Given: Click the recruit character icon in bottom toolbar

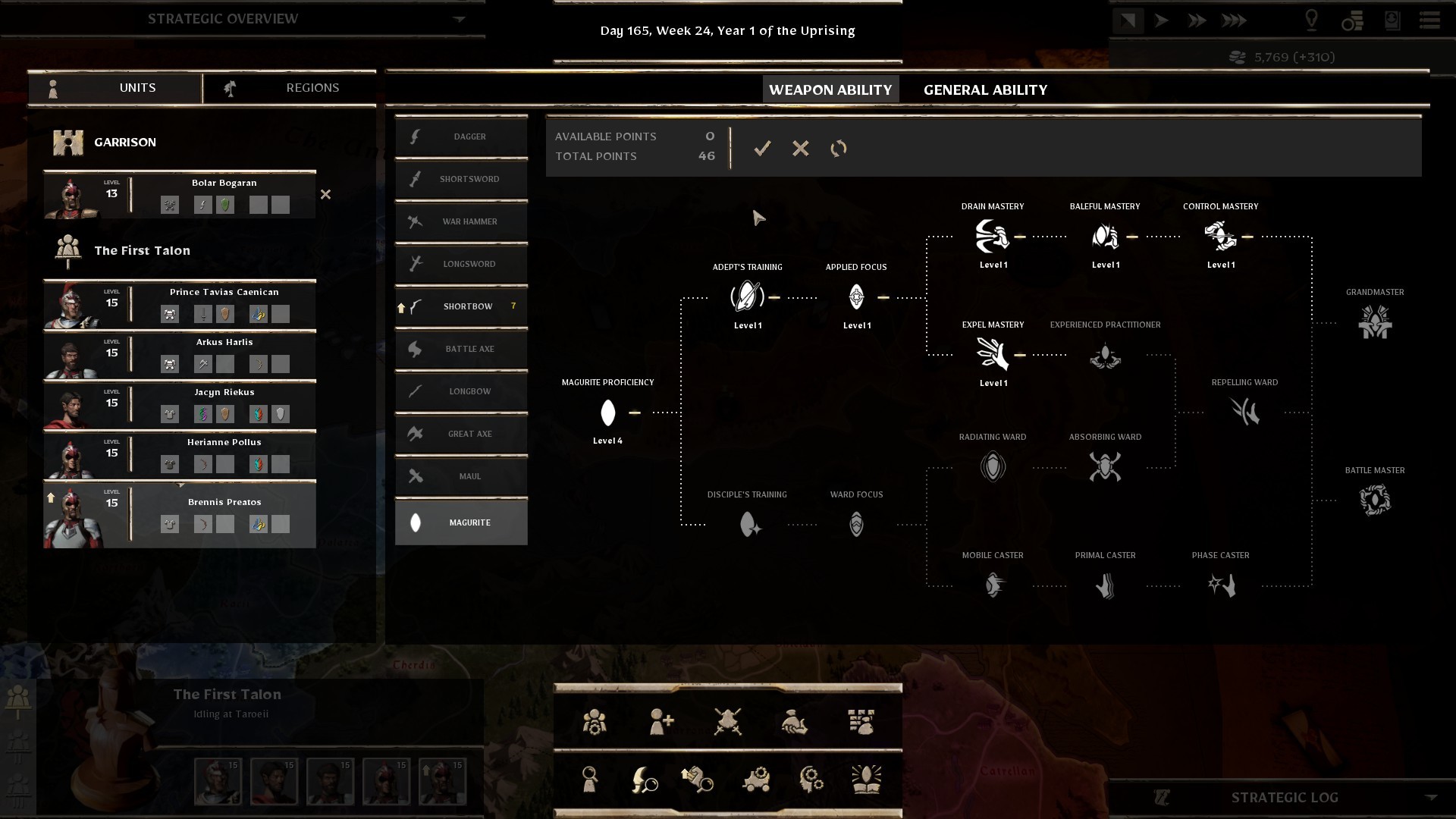Looking at the screenshot, I should (x=661, y=722).
